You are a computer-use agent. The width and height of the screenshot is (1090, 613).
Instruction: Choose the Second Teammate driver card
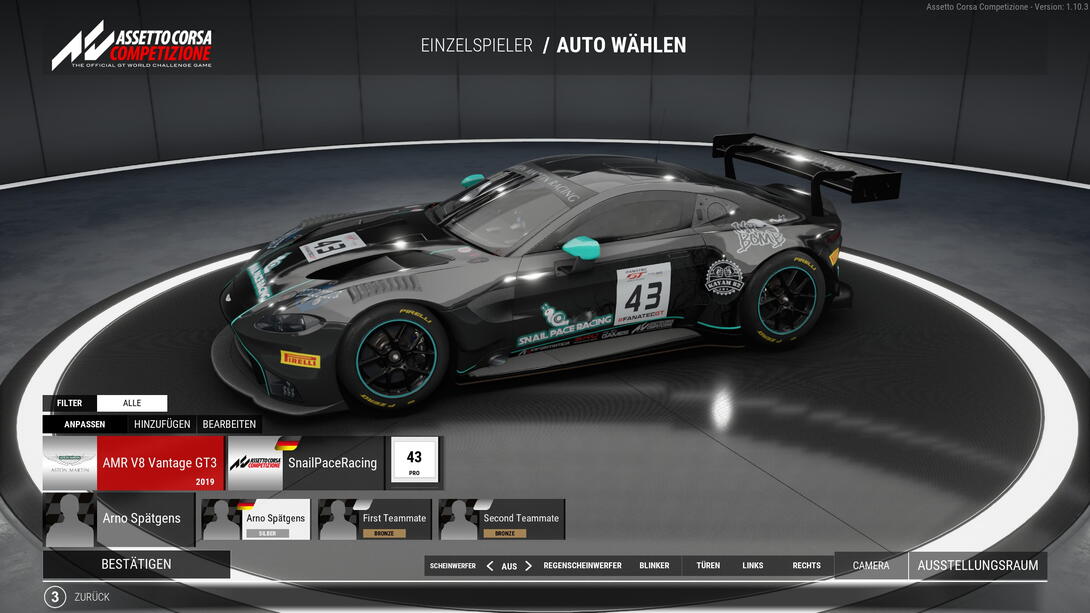pos(502,520)
